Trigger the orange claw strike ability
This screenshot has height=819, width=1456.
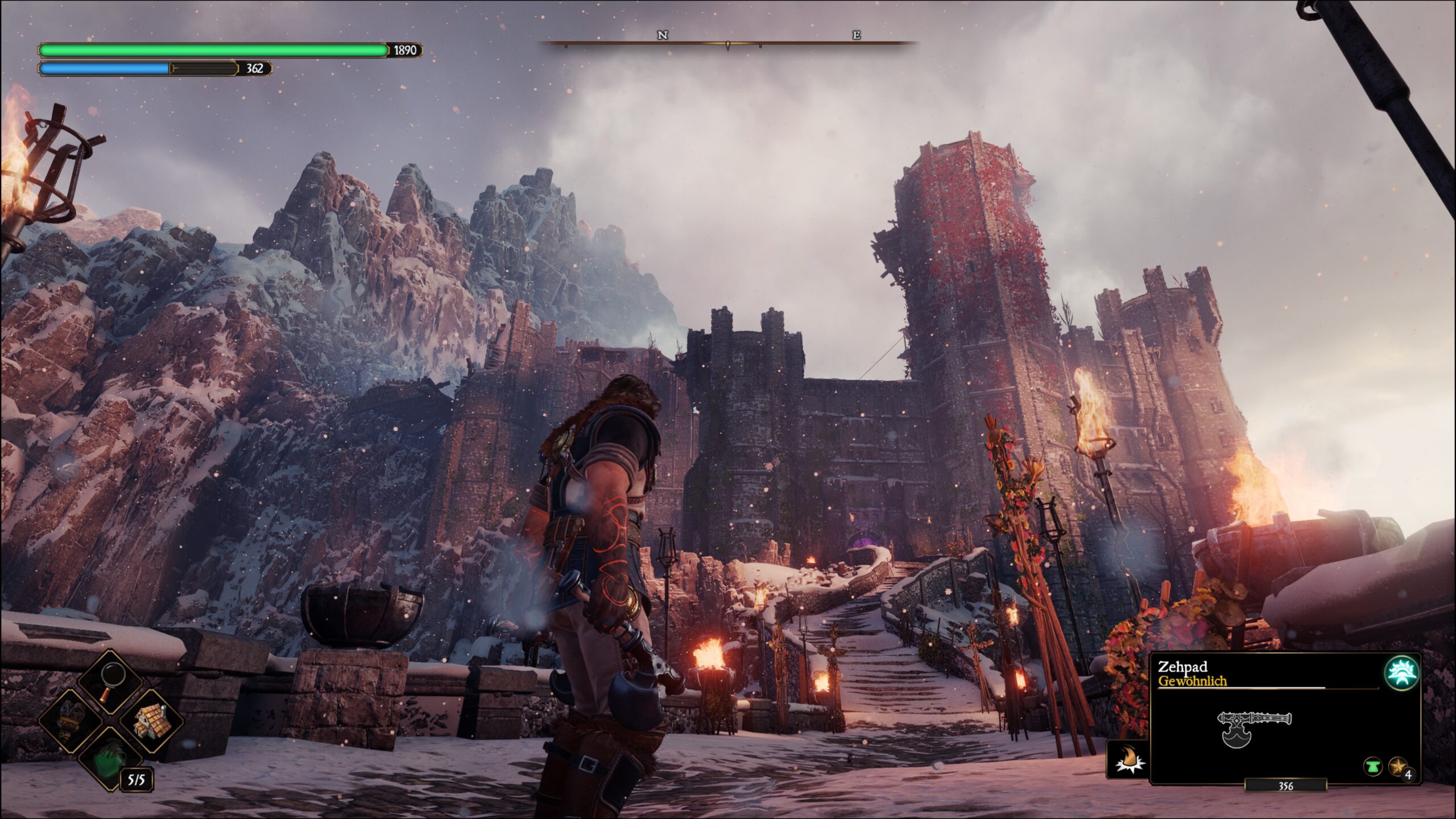tap(1127, 759)
